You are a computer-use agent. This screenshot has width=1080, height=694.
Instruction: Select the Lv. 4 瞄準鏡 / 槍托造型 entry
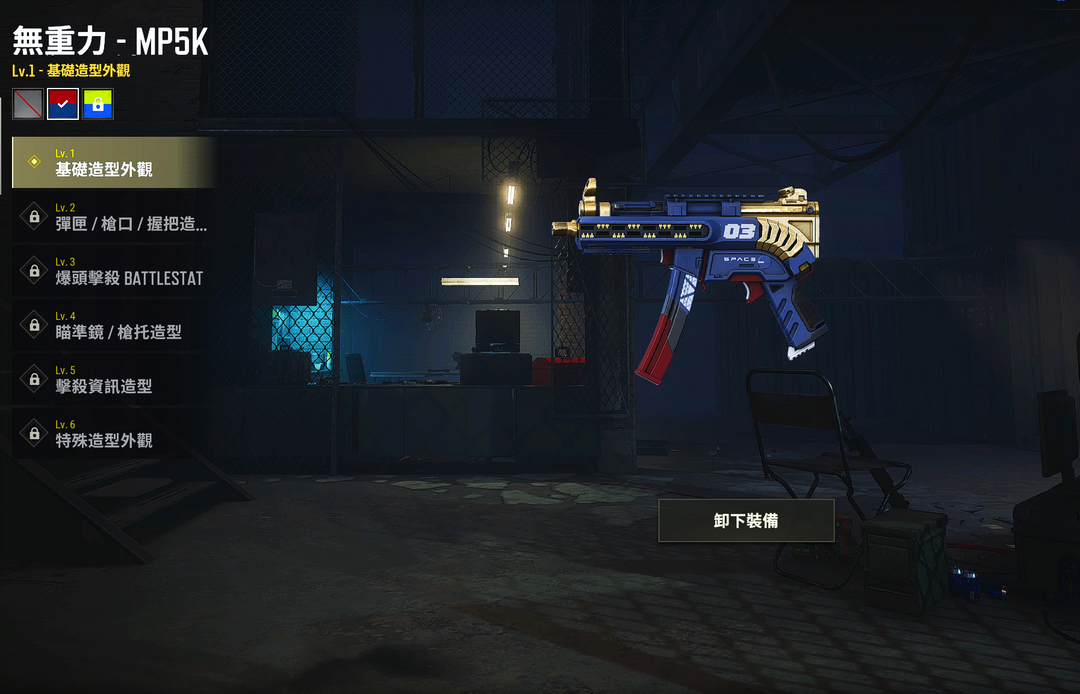point(112,324)
